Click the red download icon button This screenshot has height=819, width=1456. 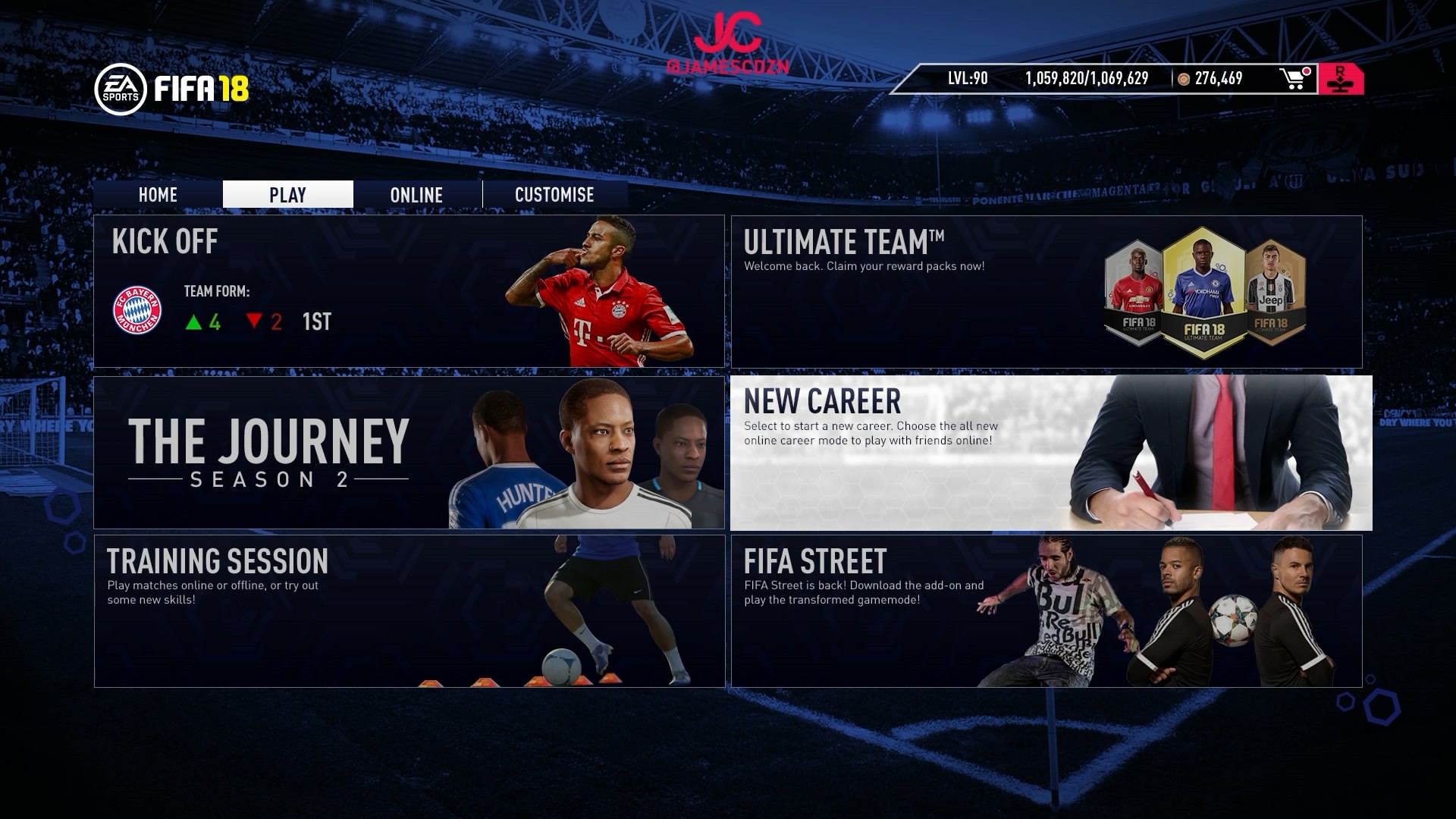[x=1341, y=80]
